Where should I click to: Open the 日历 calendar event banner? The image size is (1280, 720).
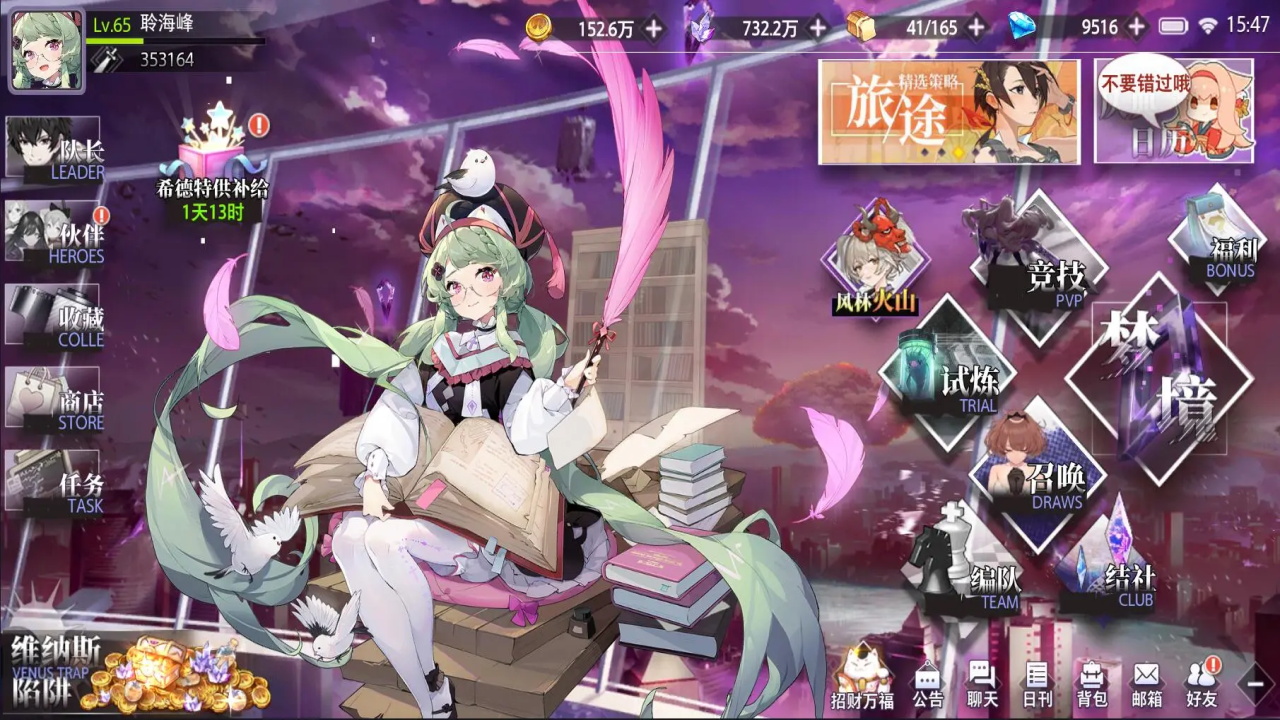pyautogui.click(x=1173, y=111)
